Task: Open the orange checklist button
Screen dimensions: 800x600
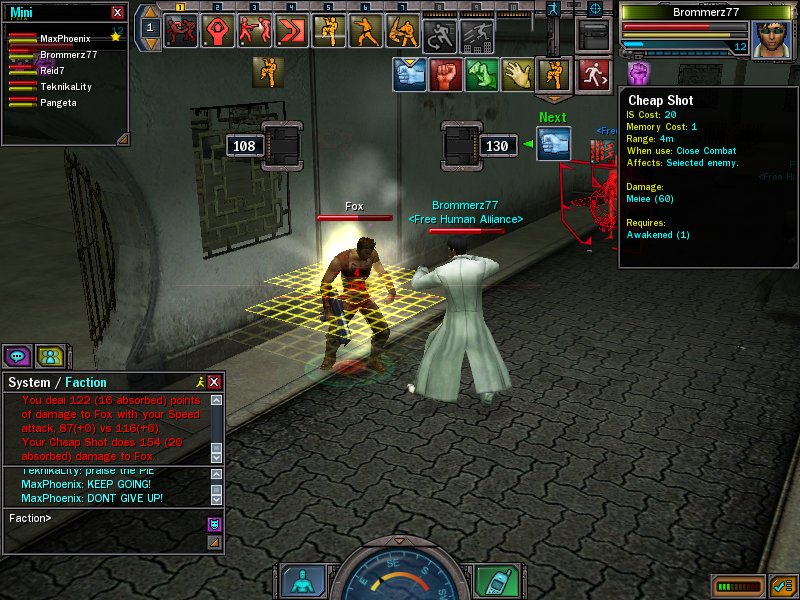Action: point(782,584)
